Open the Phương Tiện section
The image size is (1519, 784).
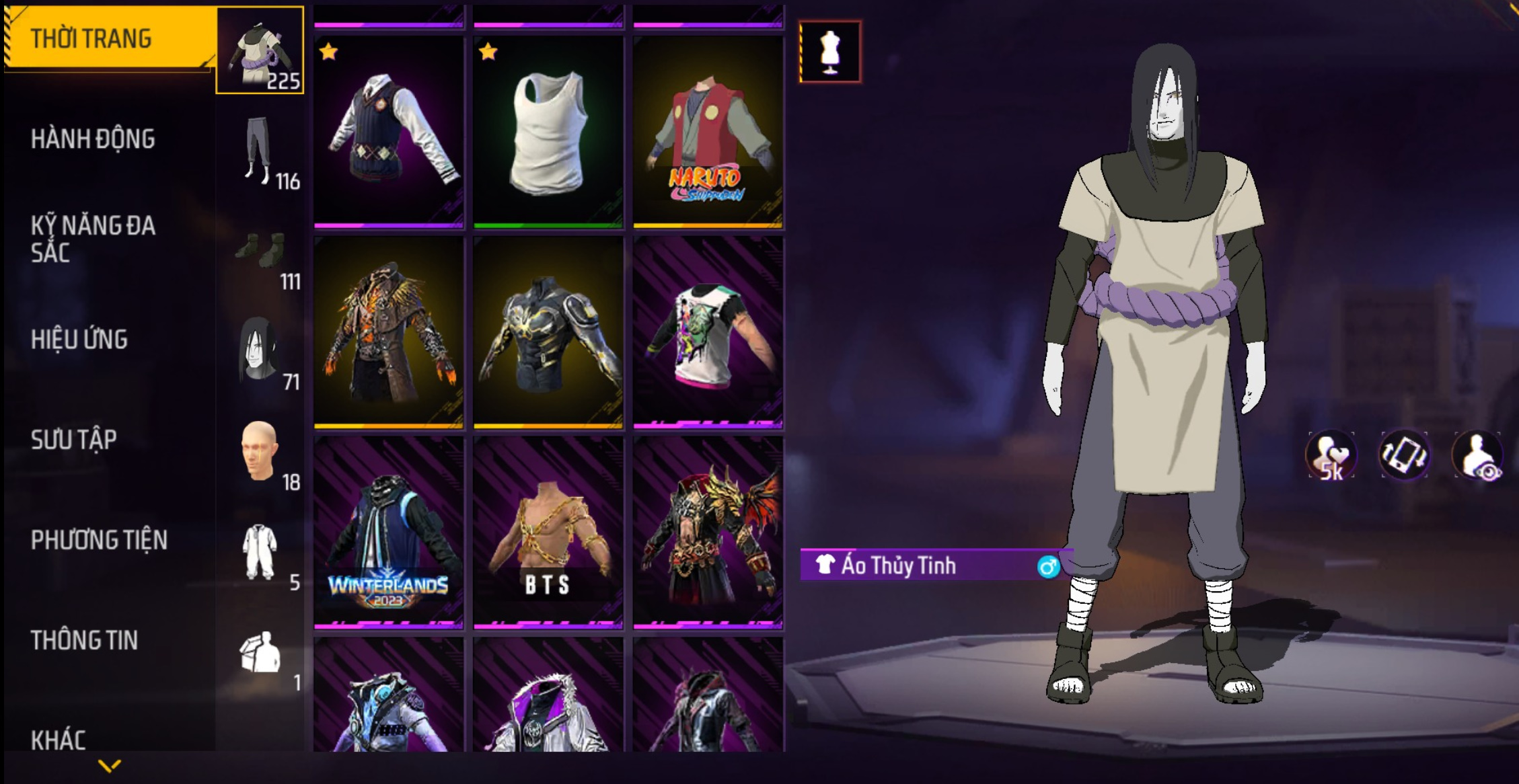tap(99, 540)
